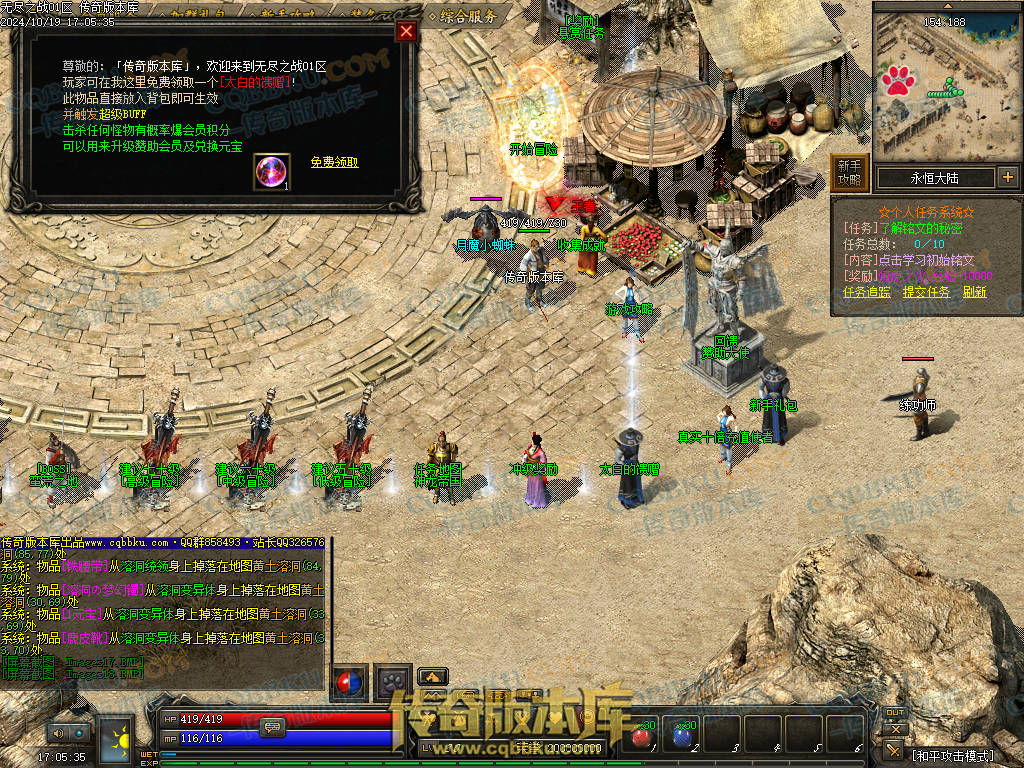Image resolution: width=1024 pixels, height=768 pixels.
Task: Click the OUT button
Action: [x=895, y=712]
